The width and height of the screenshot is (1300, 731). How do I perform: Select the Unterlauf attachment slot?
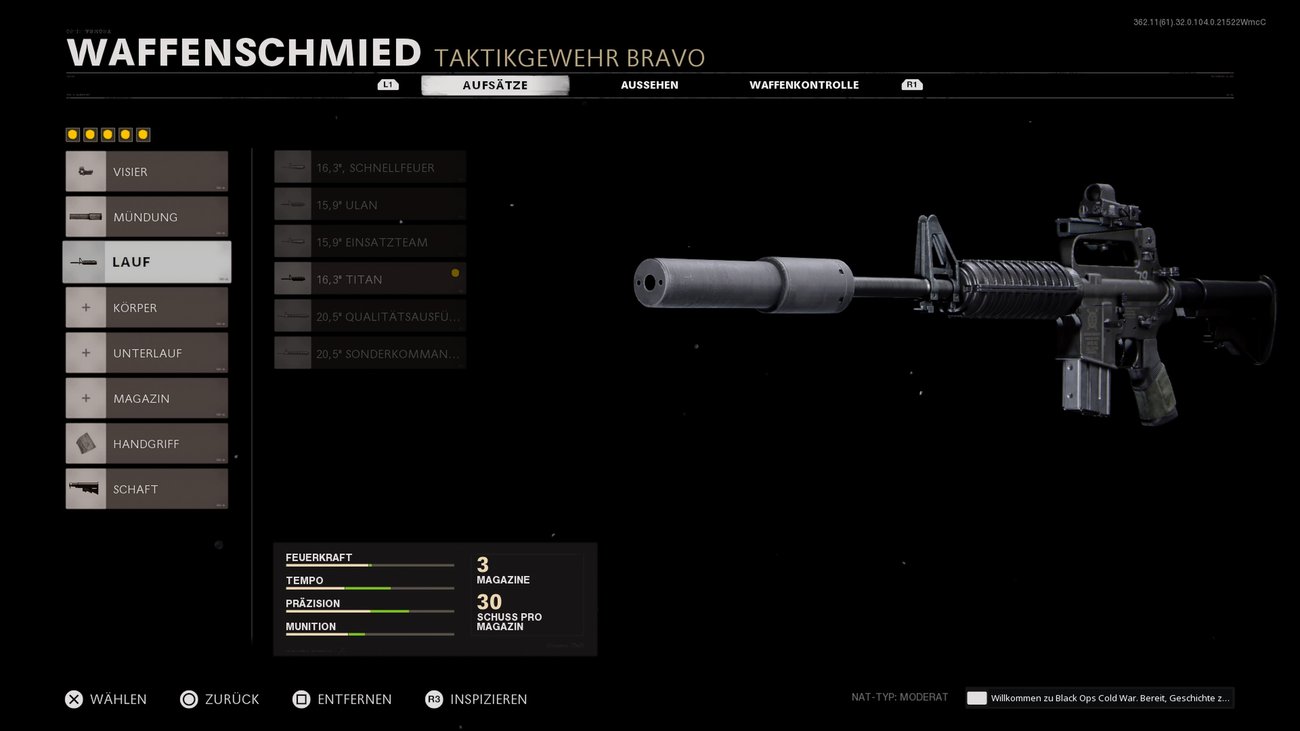point(147,353)
